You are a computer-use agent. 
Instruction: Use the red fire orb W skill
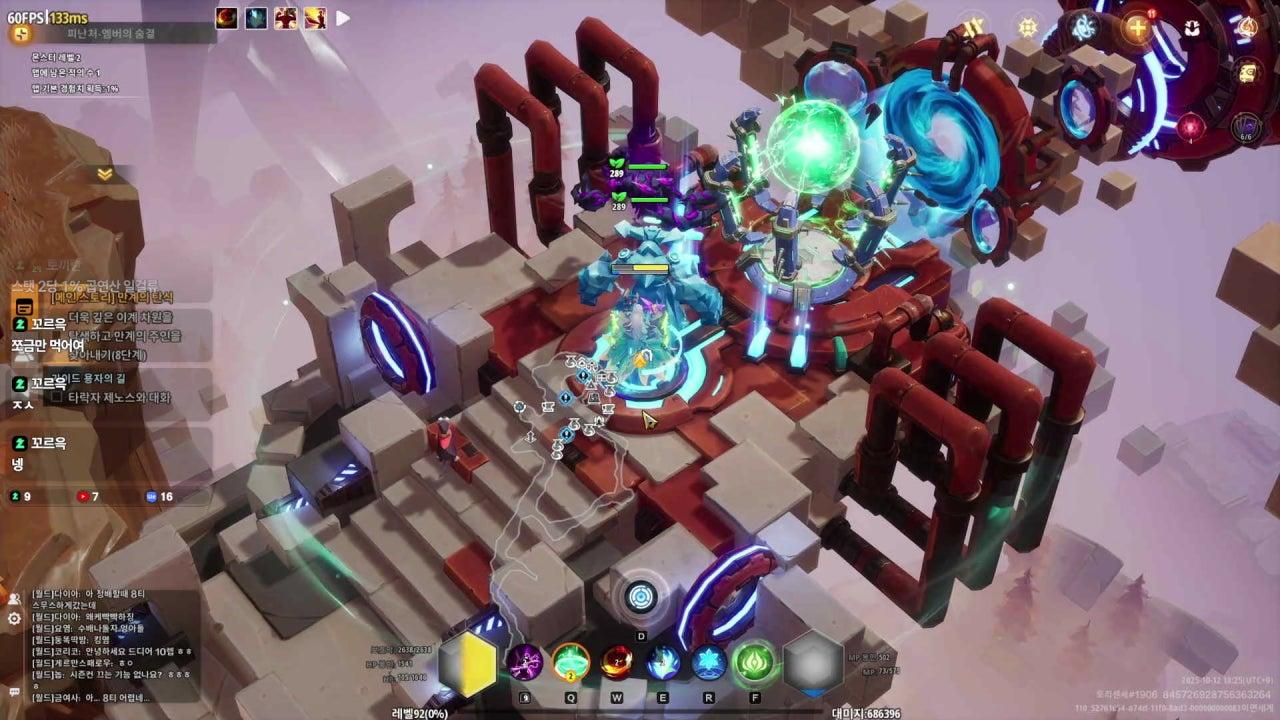[x=616, y=662]
